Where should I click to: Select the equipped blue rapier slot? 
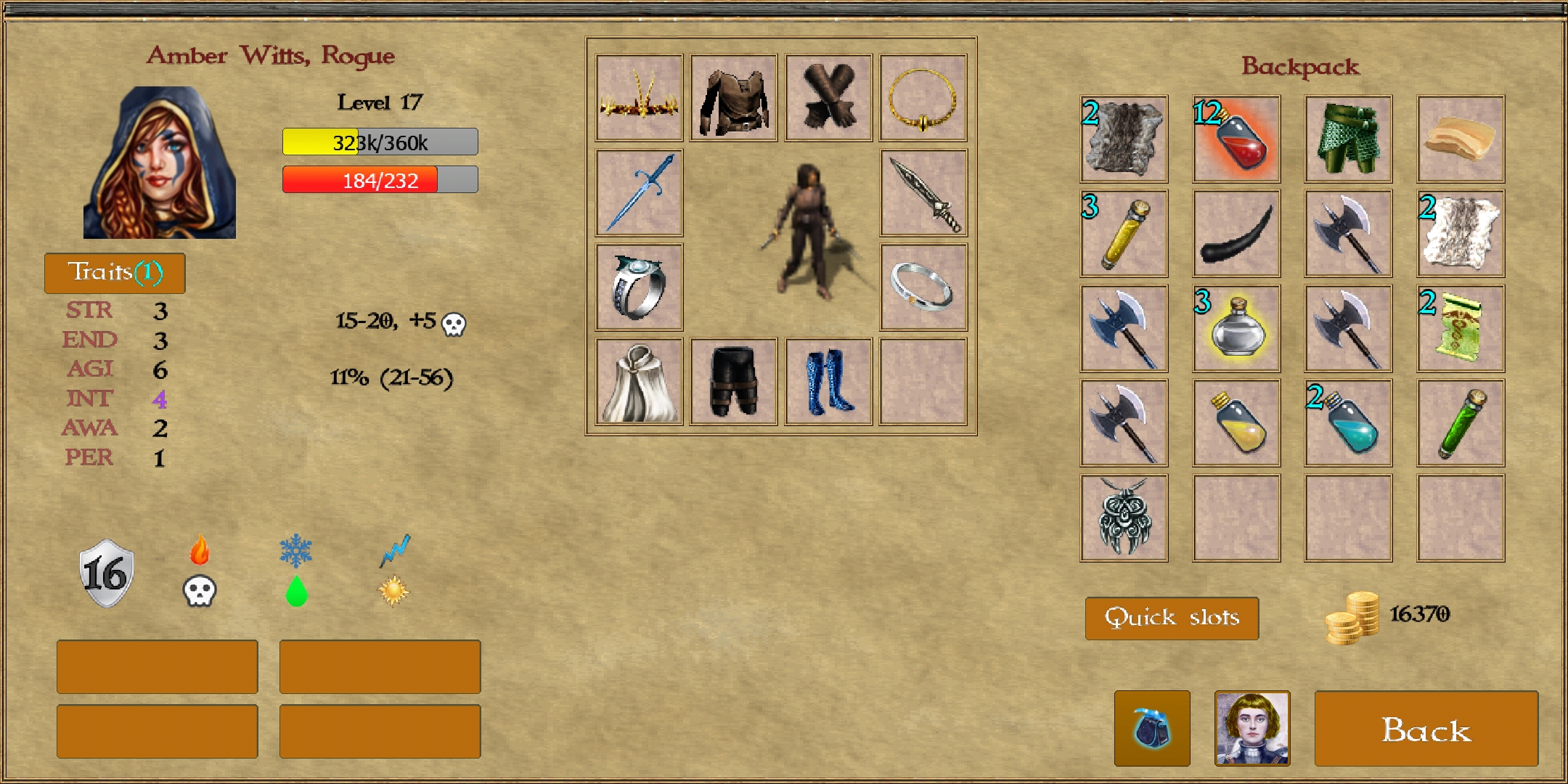click(x=639, y=192)
